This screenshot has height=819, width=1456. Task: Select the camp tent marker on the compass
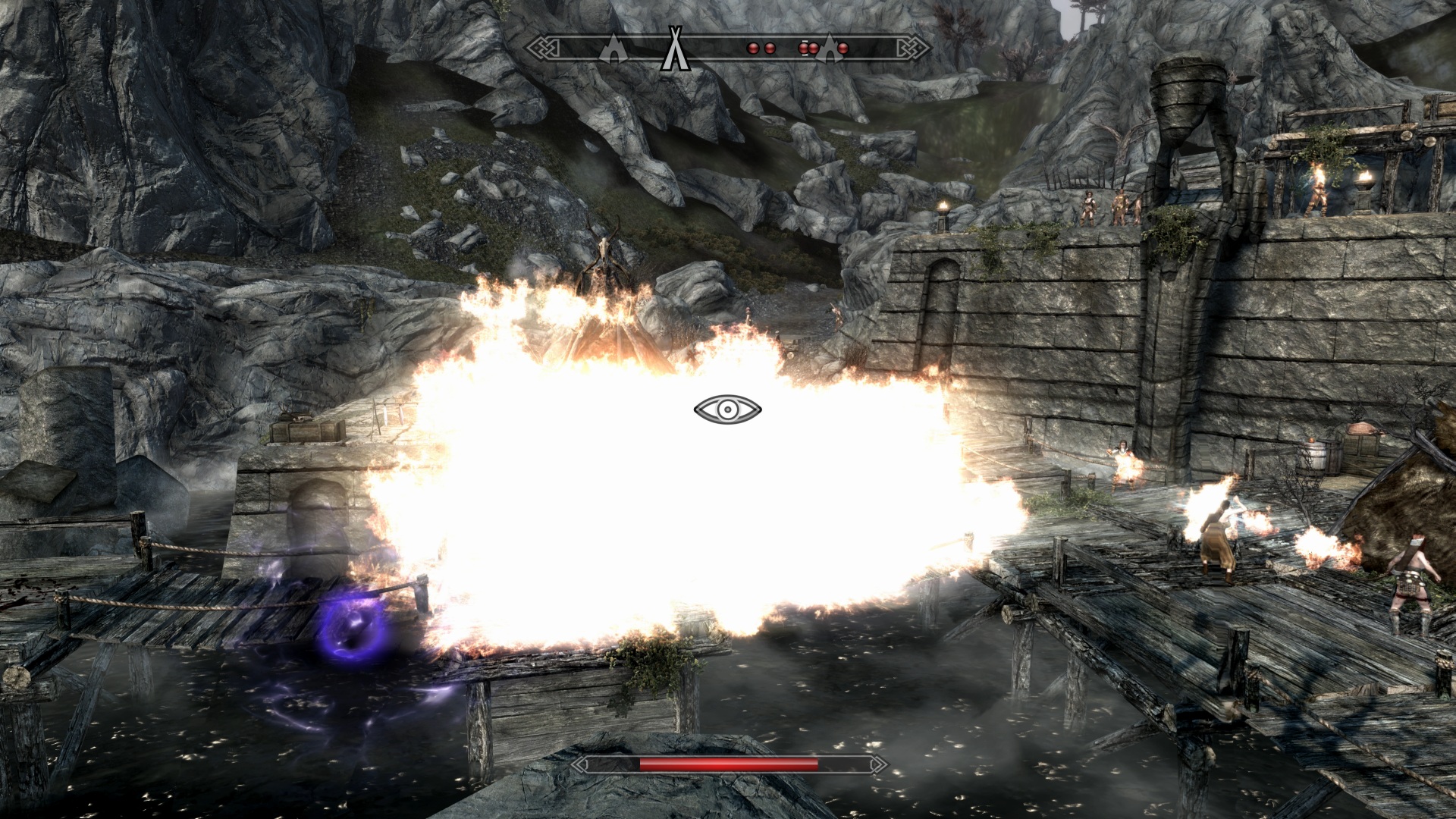pos(673,49)
